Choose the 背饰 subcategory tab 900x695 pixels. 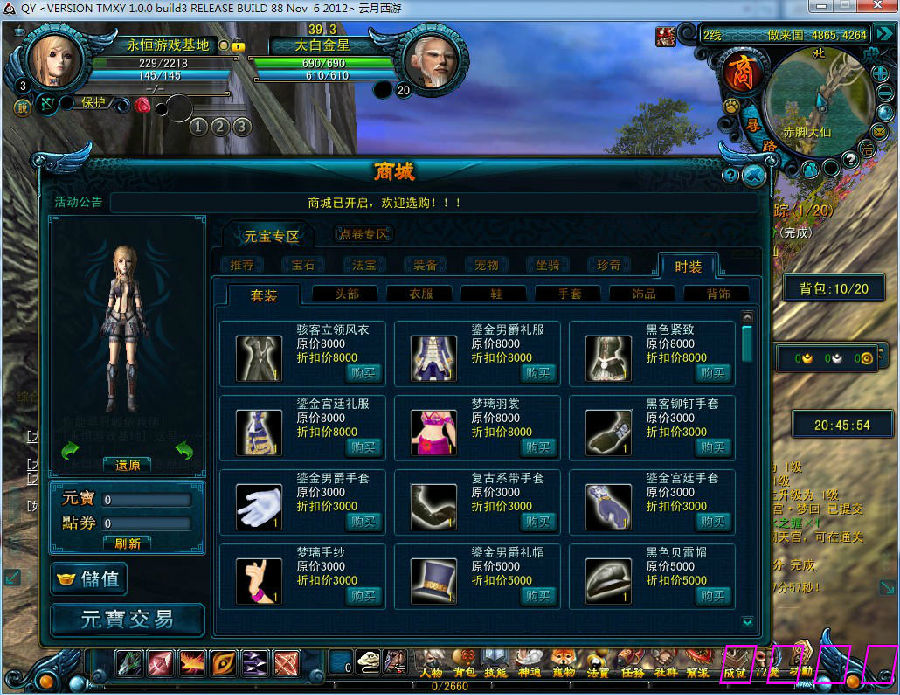(717, 294)
